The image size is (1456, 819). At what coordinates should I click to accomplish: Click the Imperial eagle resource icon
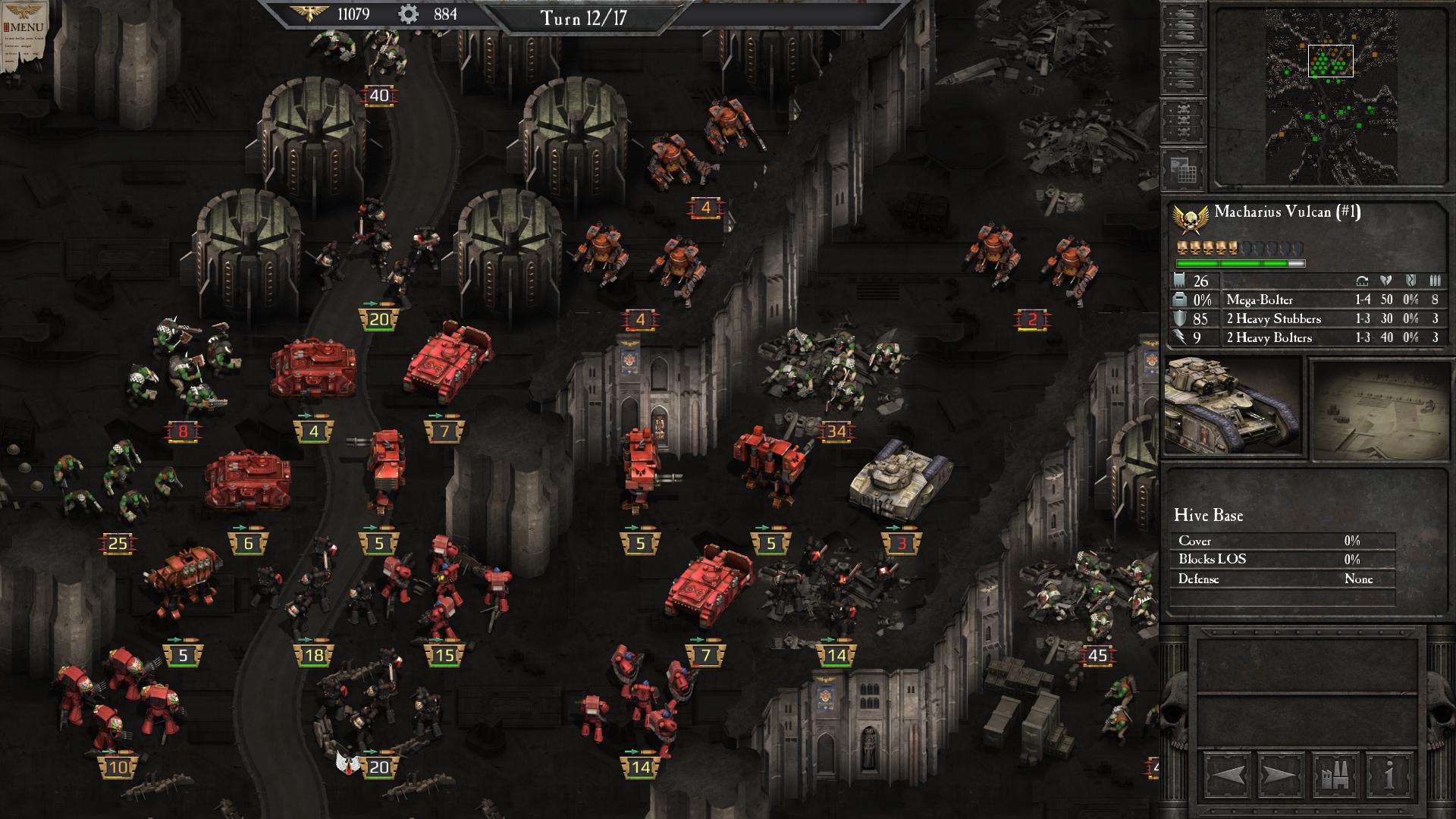point(309,13)
